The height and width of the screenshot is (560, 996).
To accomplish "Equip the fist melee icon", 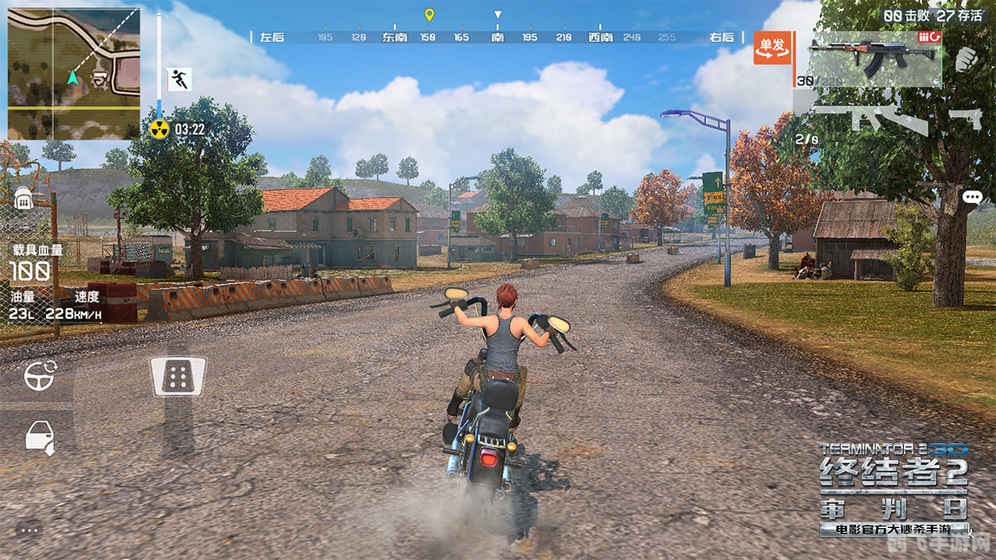I will [x=964, y=57].
